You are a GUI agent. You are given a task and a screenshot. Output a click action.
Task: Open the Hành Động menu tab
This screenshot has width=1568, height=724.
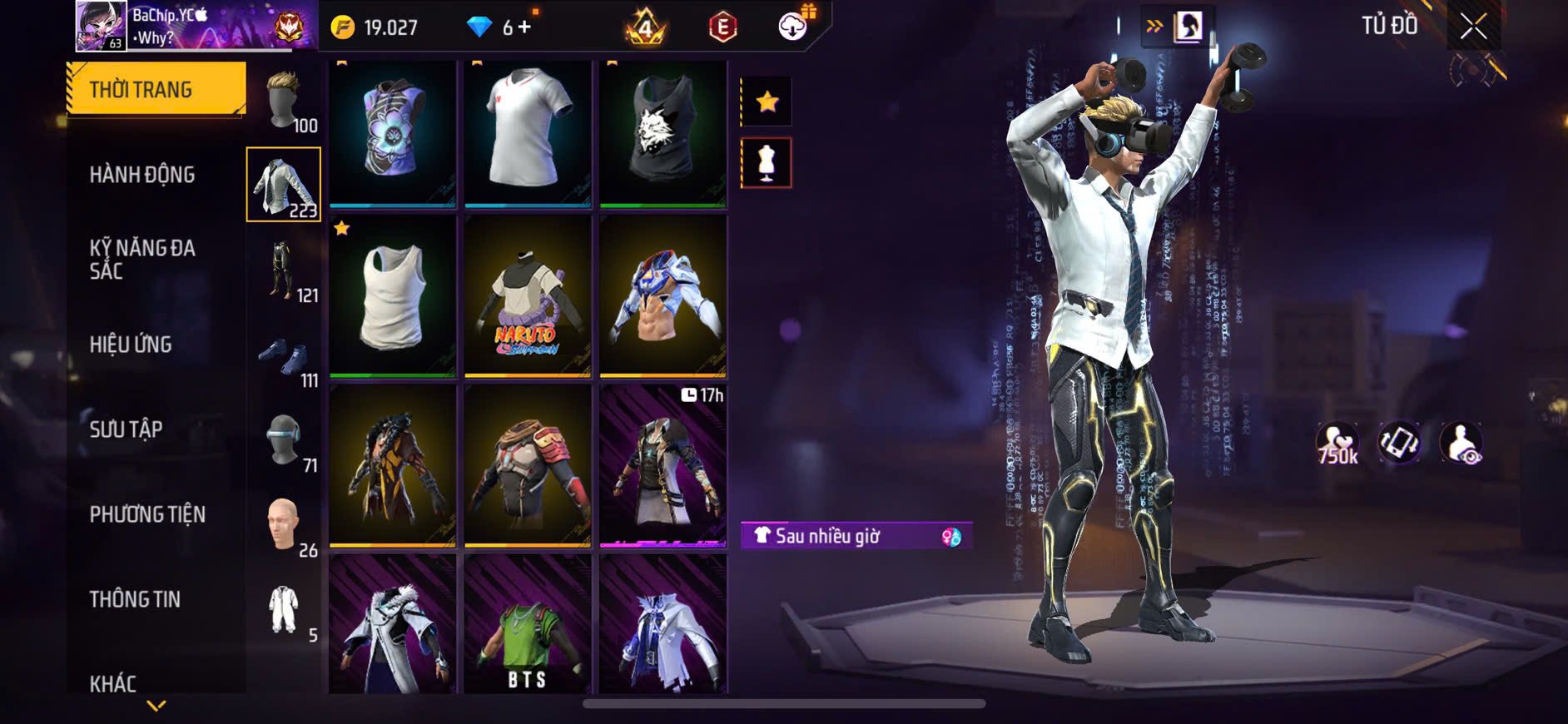(142, 175)
